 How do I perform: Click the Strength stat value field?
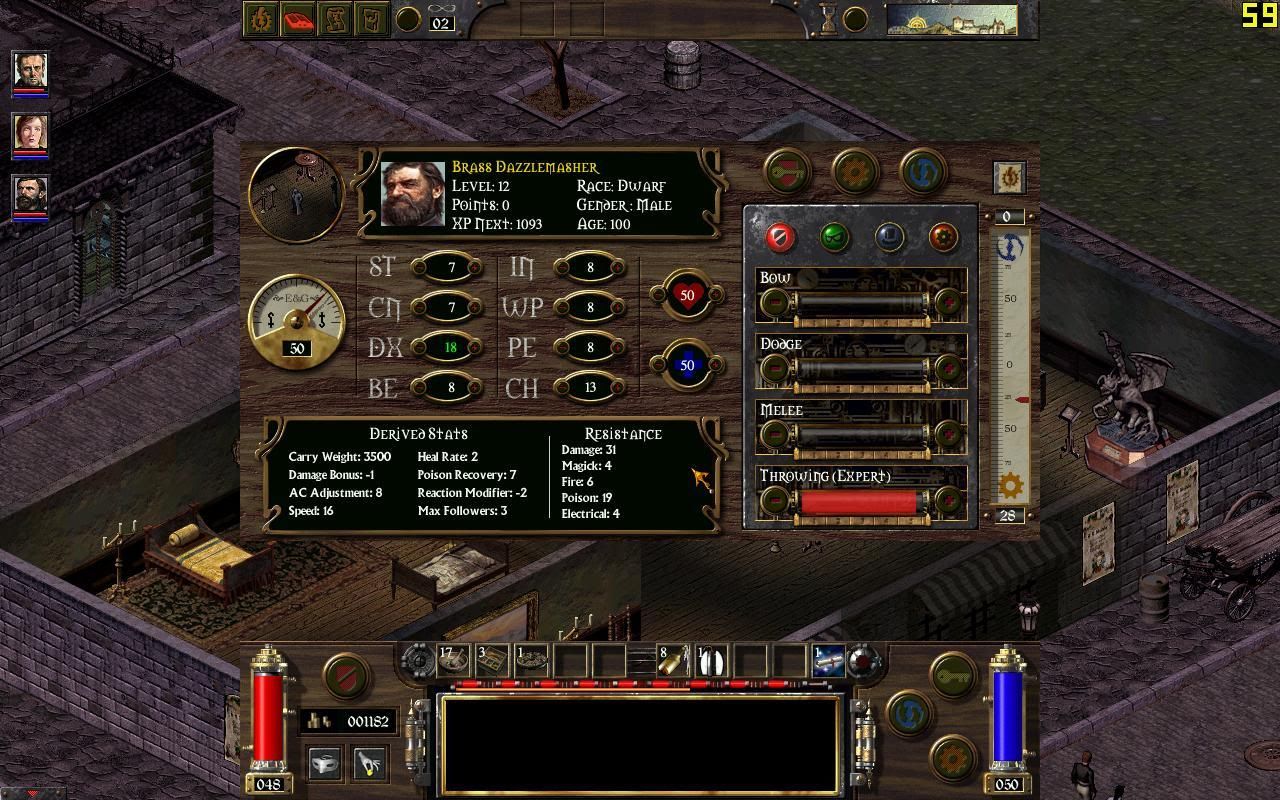click(451, 267)
